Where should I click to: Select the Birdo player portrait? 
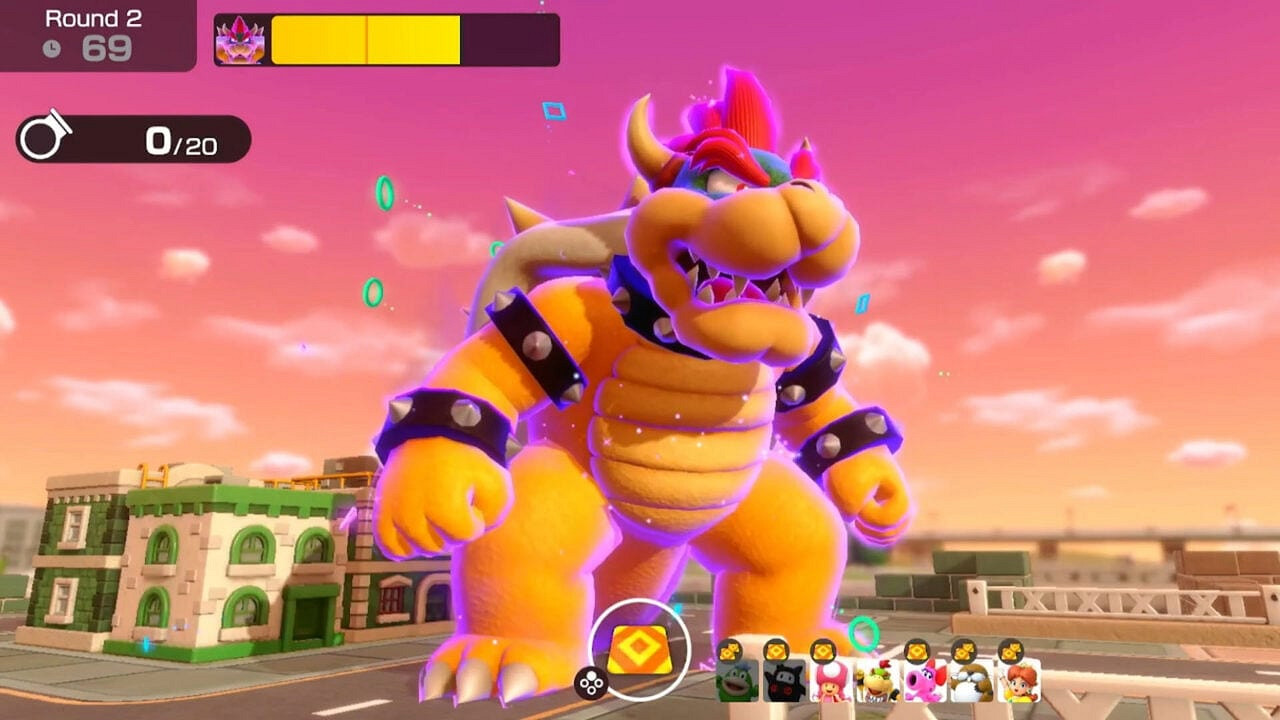tap(924, 680)
